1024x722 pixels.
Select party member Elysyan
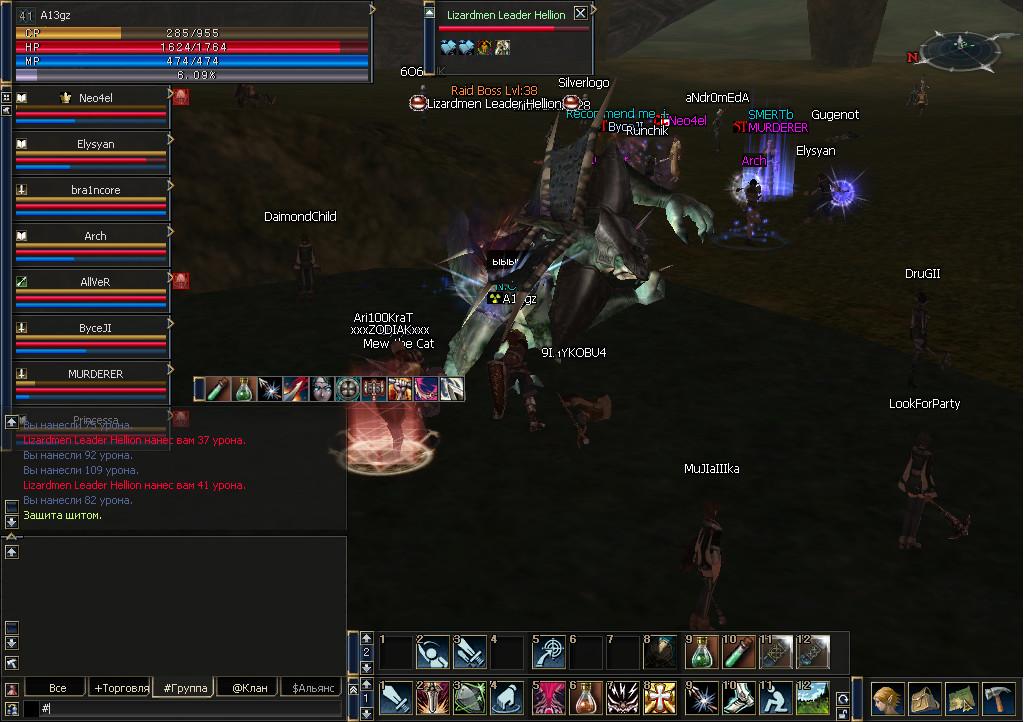(92, 145)
